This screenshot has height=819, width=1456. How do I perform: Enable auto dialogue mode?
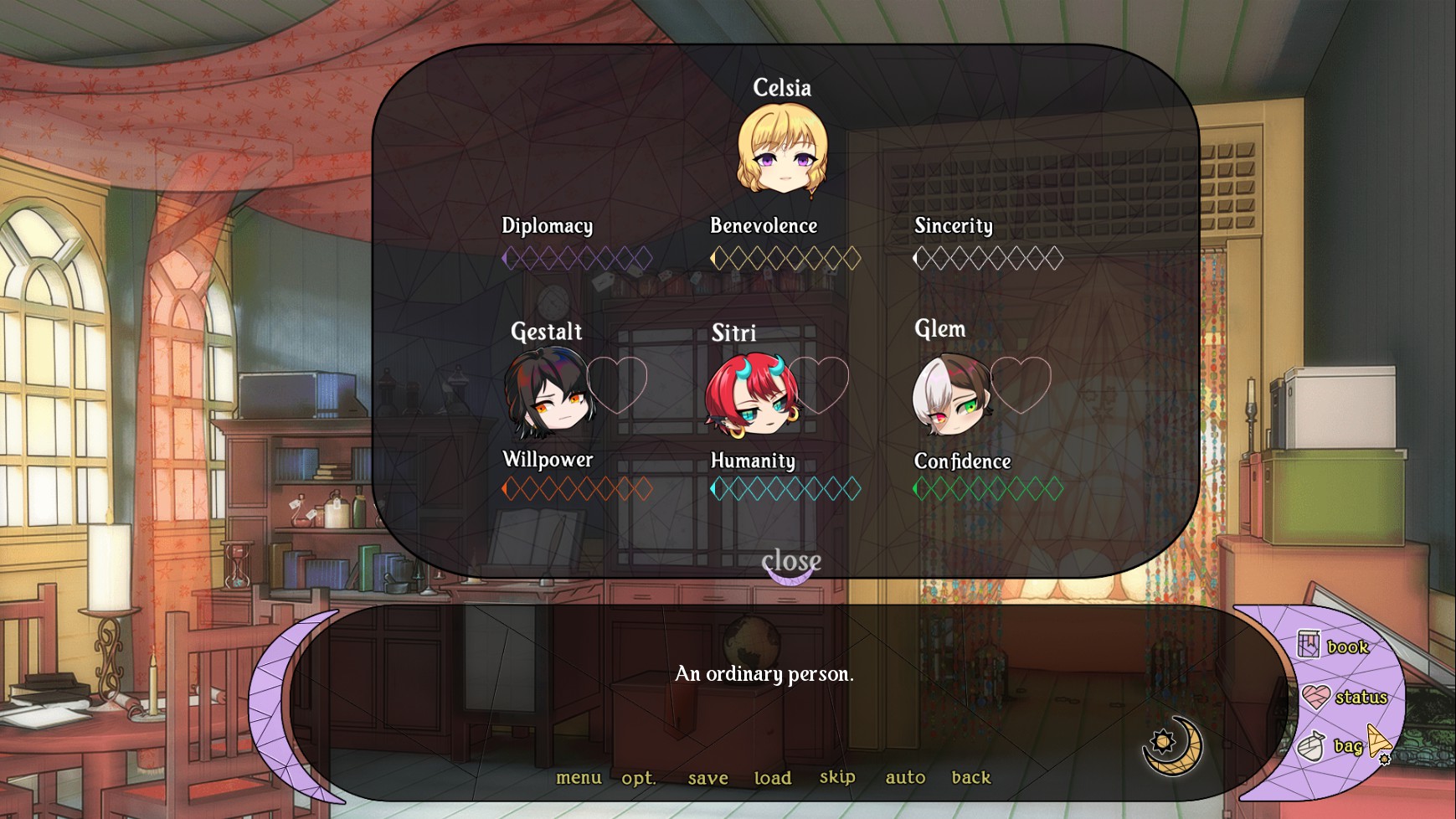click(905, 778)
